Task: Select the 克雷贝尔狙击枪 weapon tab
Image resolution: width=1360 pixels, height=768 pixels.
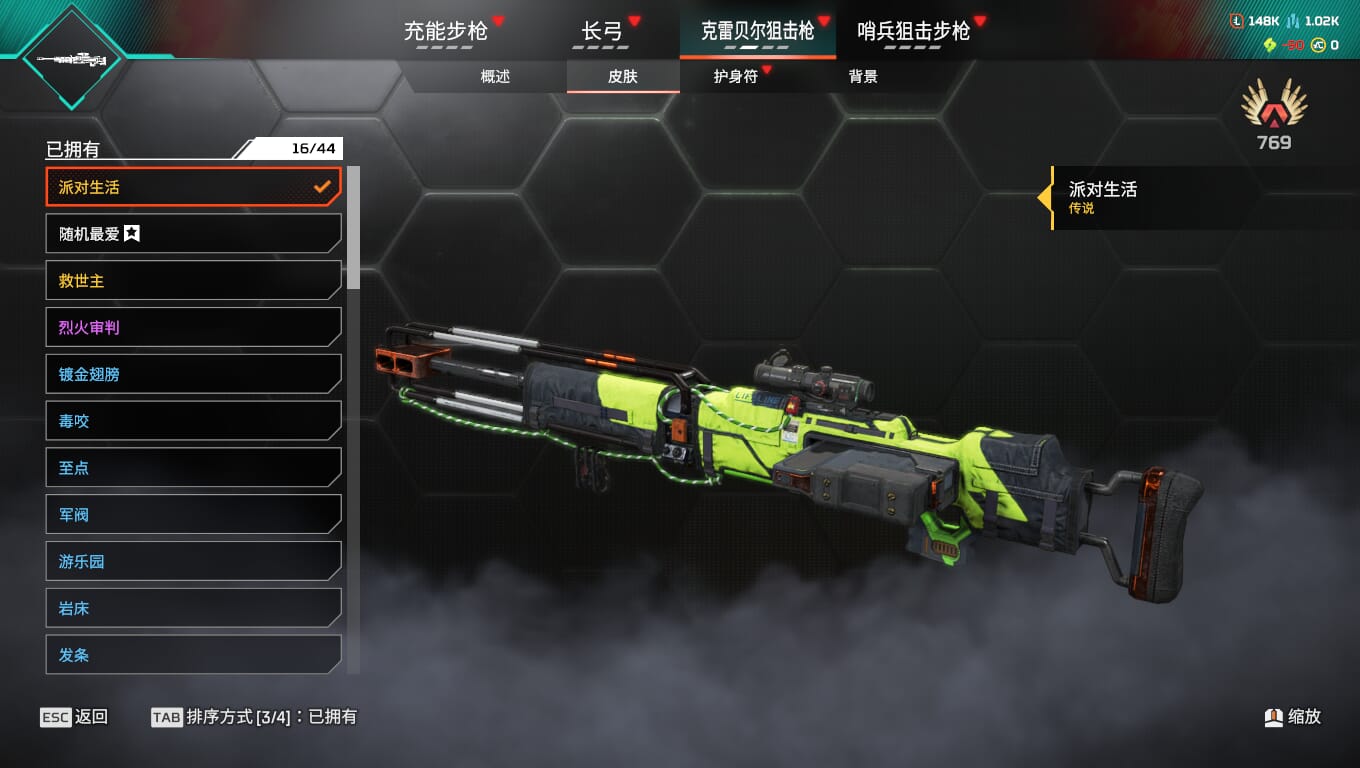Action: tap(757, 31)
